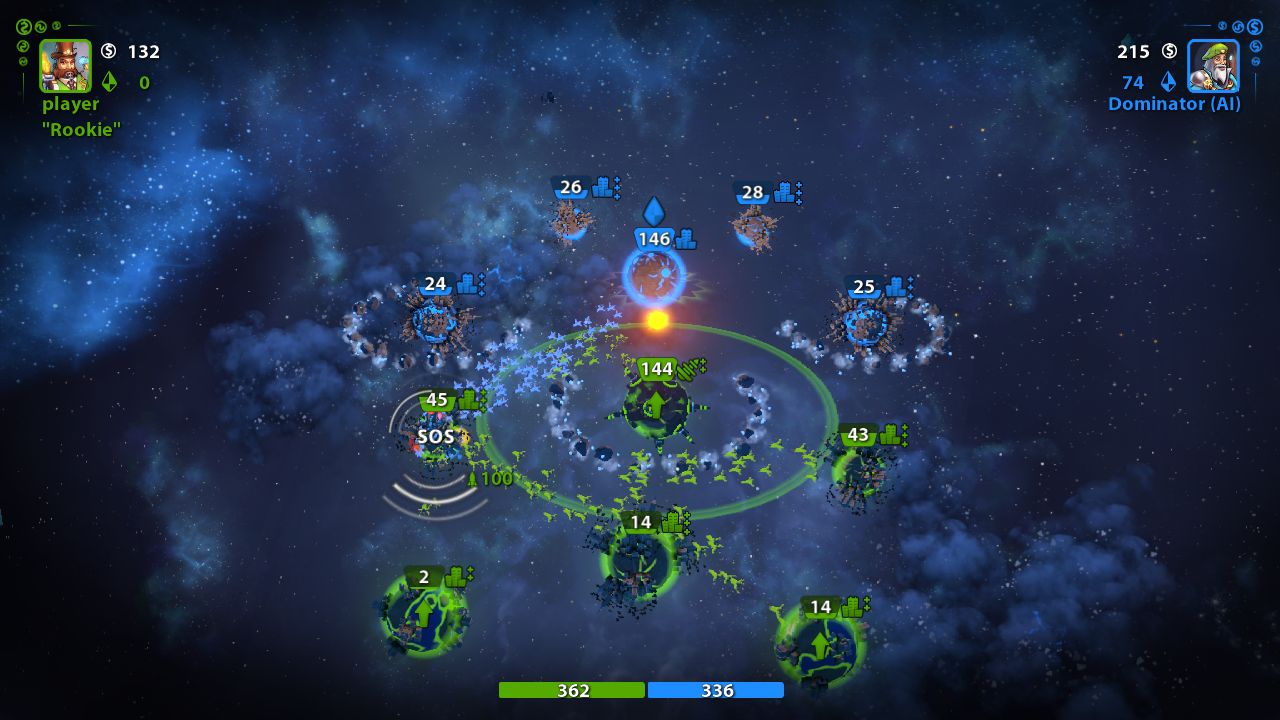Image resolution: width=1280 pixels, height=720 pixels.
Task: Click the Dominator (AI) name label
Action: point(1174,103)
